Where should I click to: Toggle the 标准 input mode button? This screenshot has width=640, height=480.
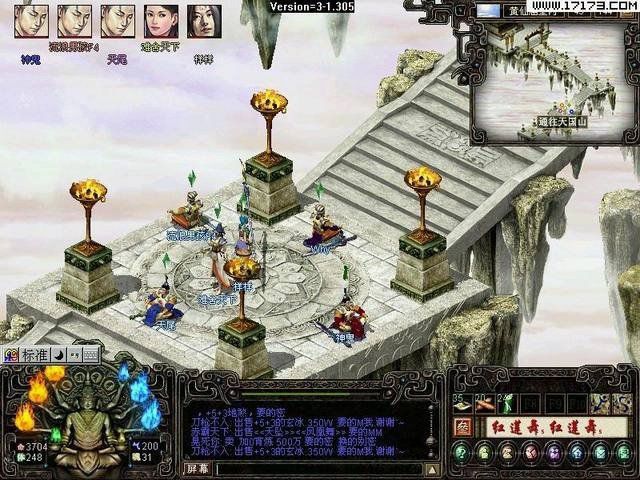(x=34, y=354)
